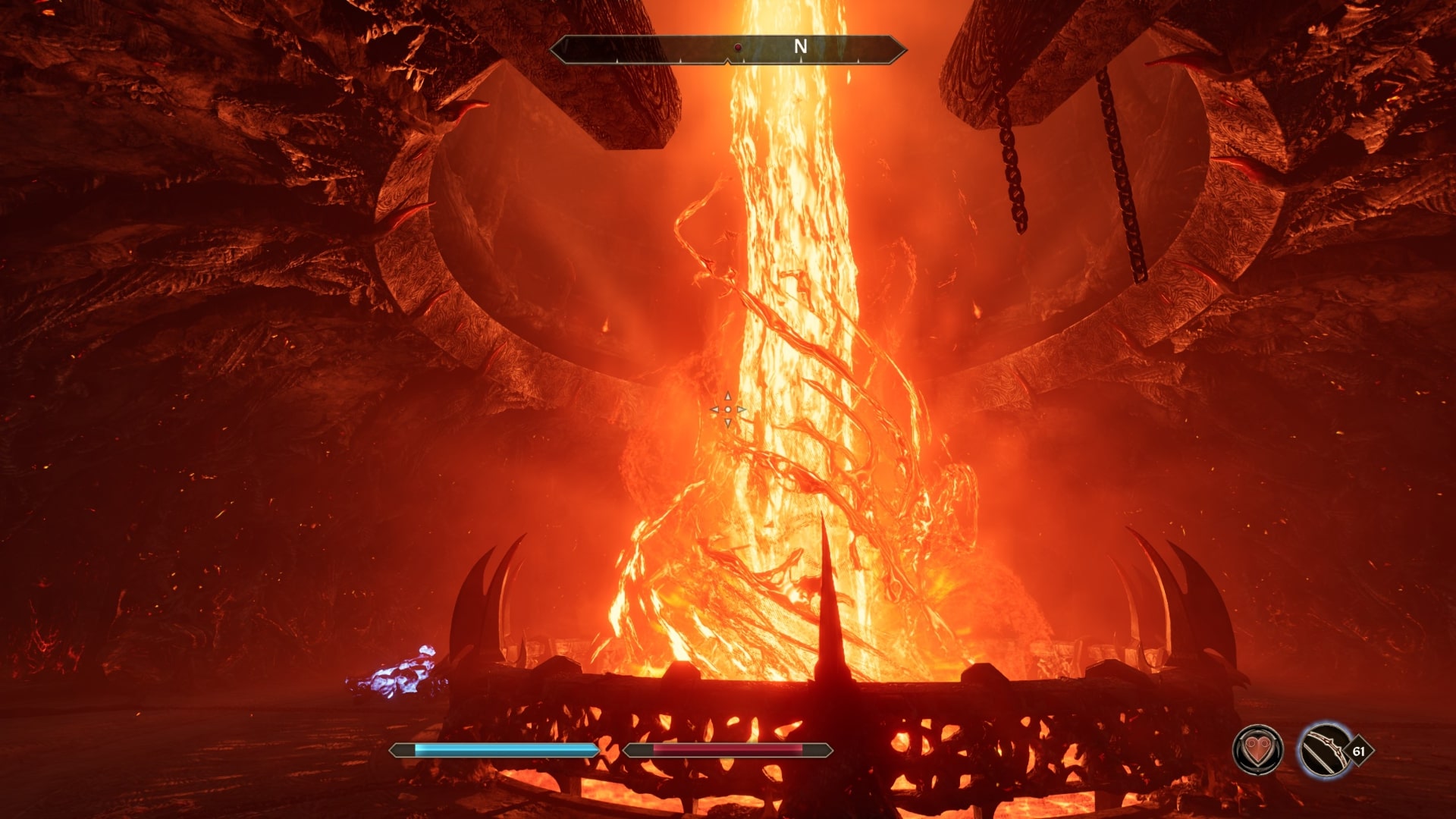Viewport: 1456px width, 819px height.
Task: Select the bow weapon icon
Action: 1326,752
